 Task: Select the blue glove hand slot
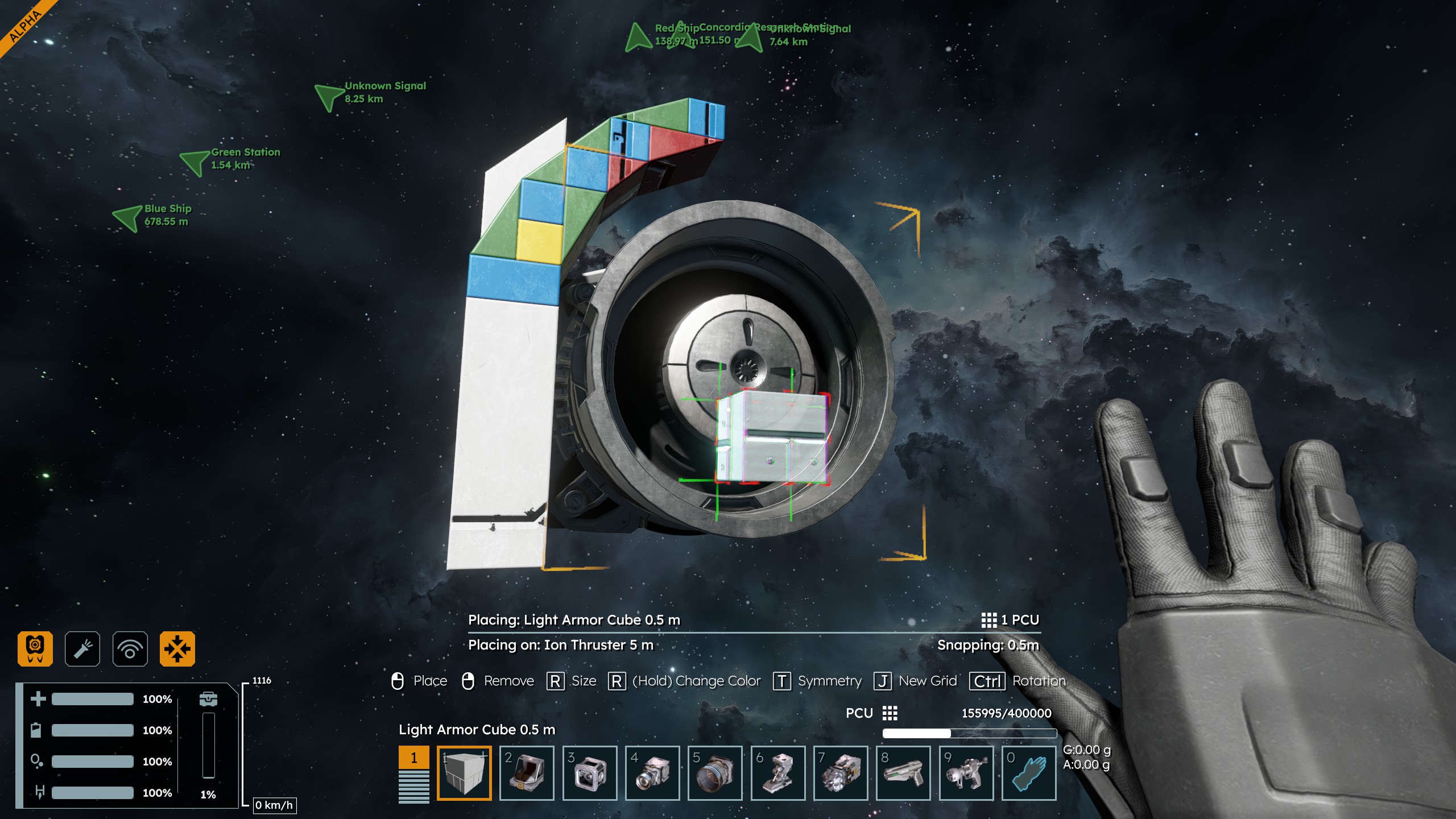point(1029,773)
